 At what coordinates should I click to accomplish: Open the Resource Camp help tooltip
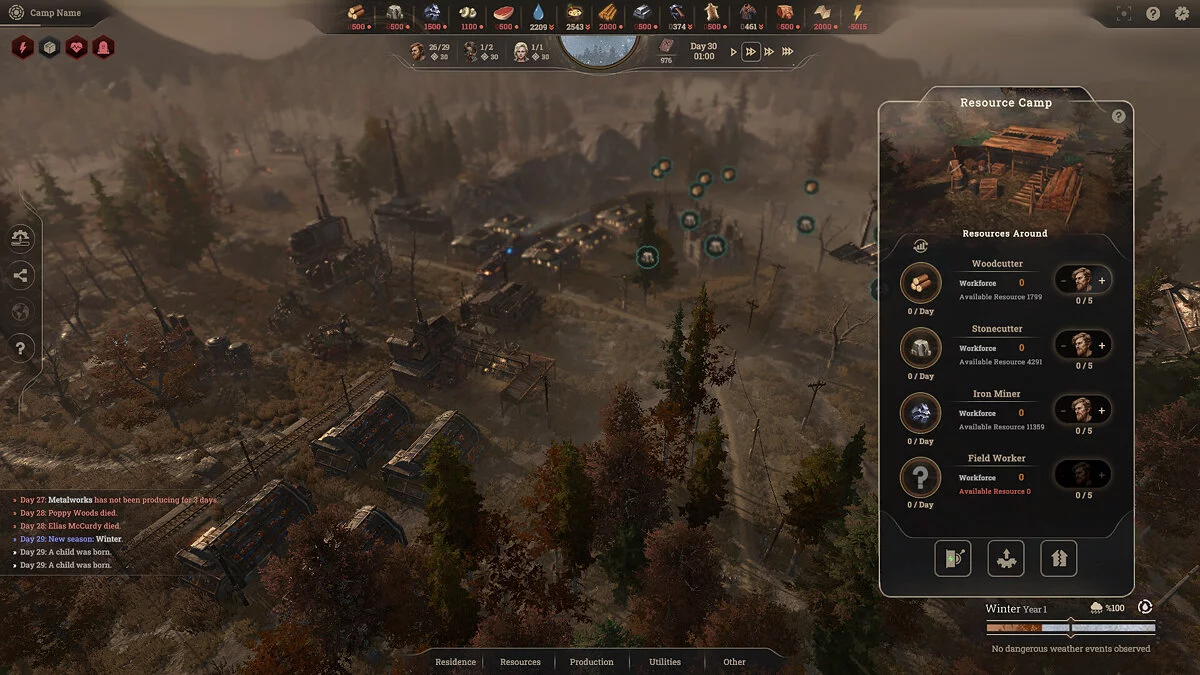[x=1118, y=116]
